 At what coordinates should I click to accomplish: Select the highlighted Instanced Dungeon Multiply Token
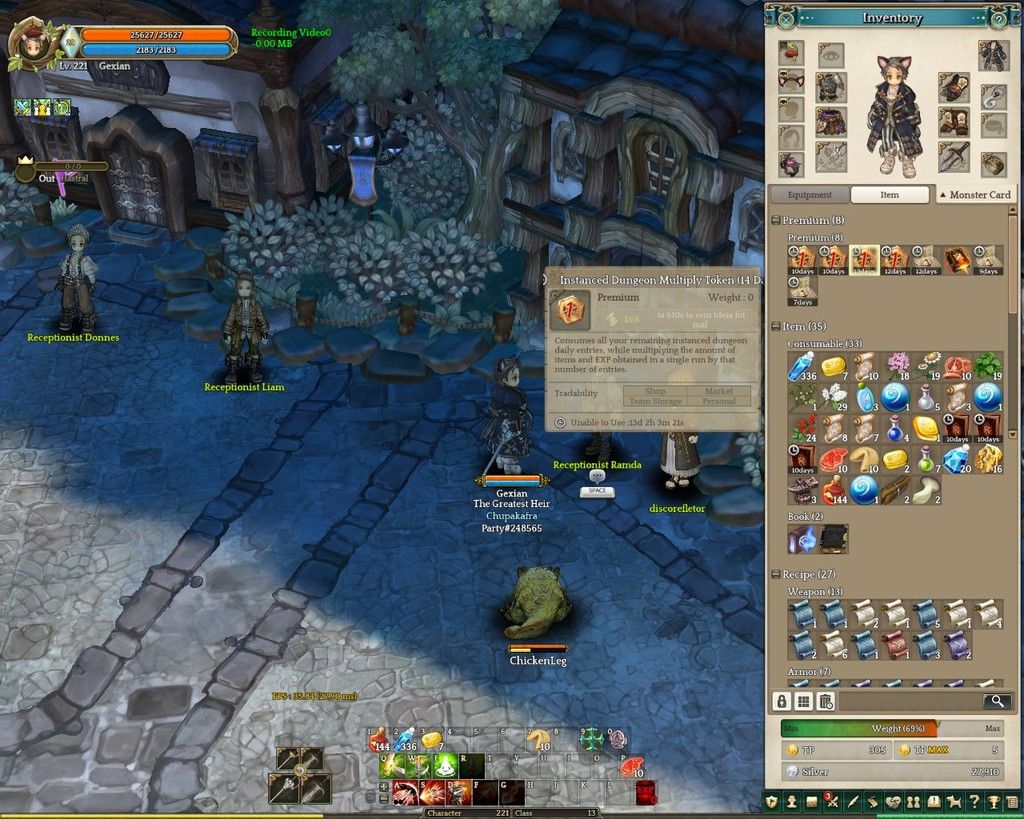pyautogui.click(x=864, y=259)
